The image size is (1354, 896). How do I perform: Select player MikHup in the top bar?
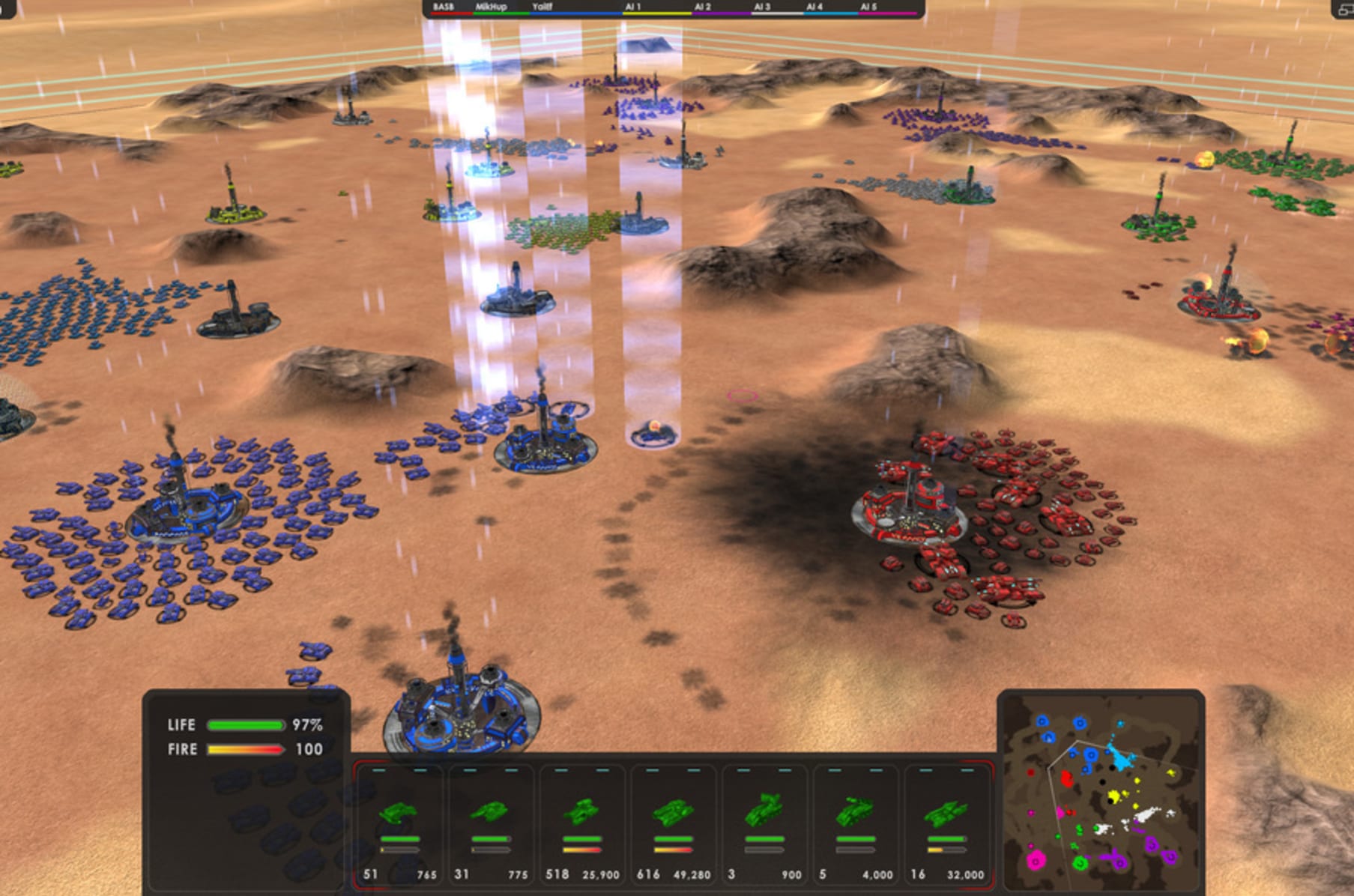(x=492, y=7)
